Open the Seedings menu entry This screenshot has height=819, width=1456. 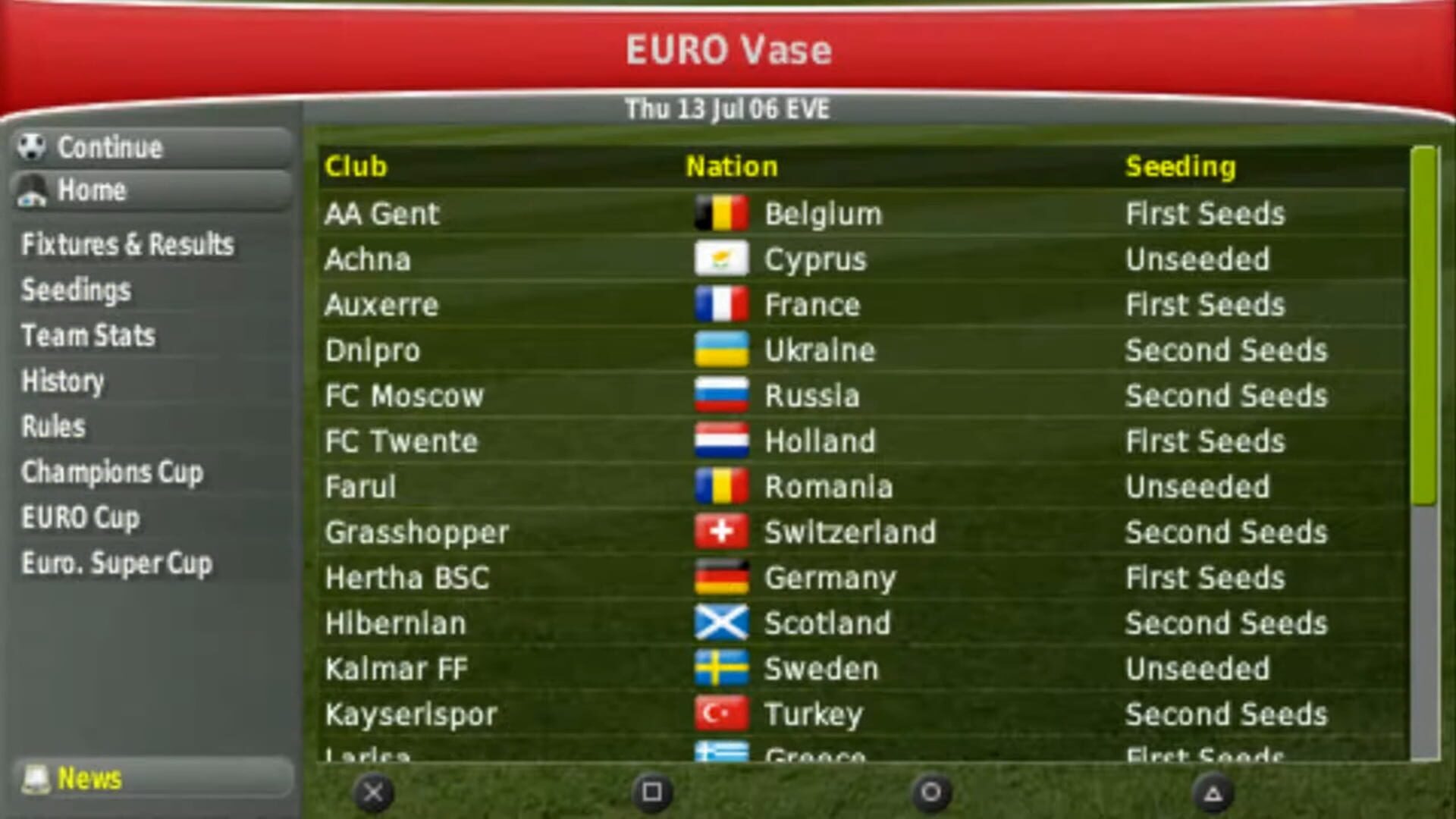[x=75, y=290]
